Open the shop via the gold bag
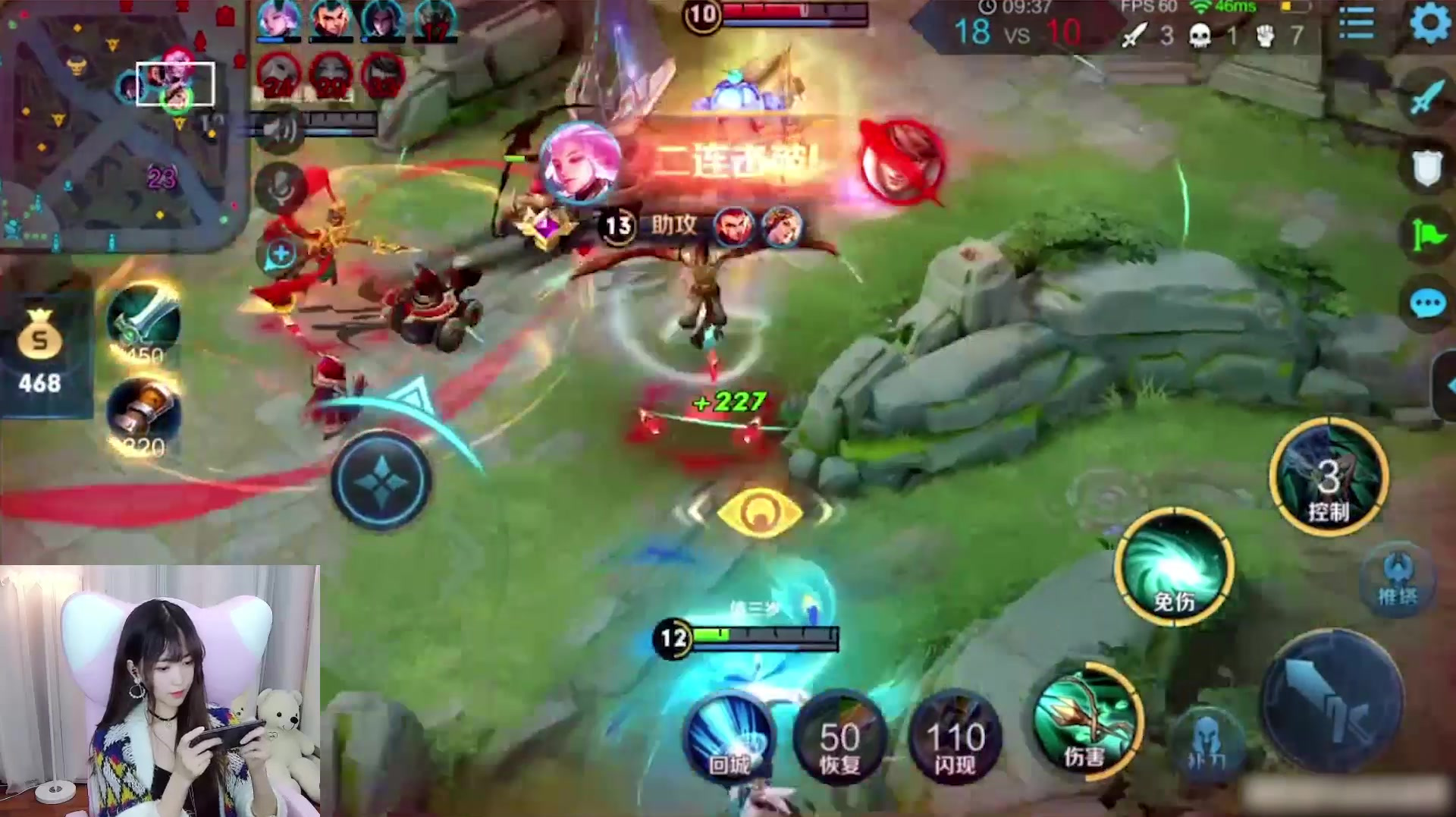Viewport: 1456px width, 817px height. coord(39,353)
